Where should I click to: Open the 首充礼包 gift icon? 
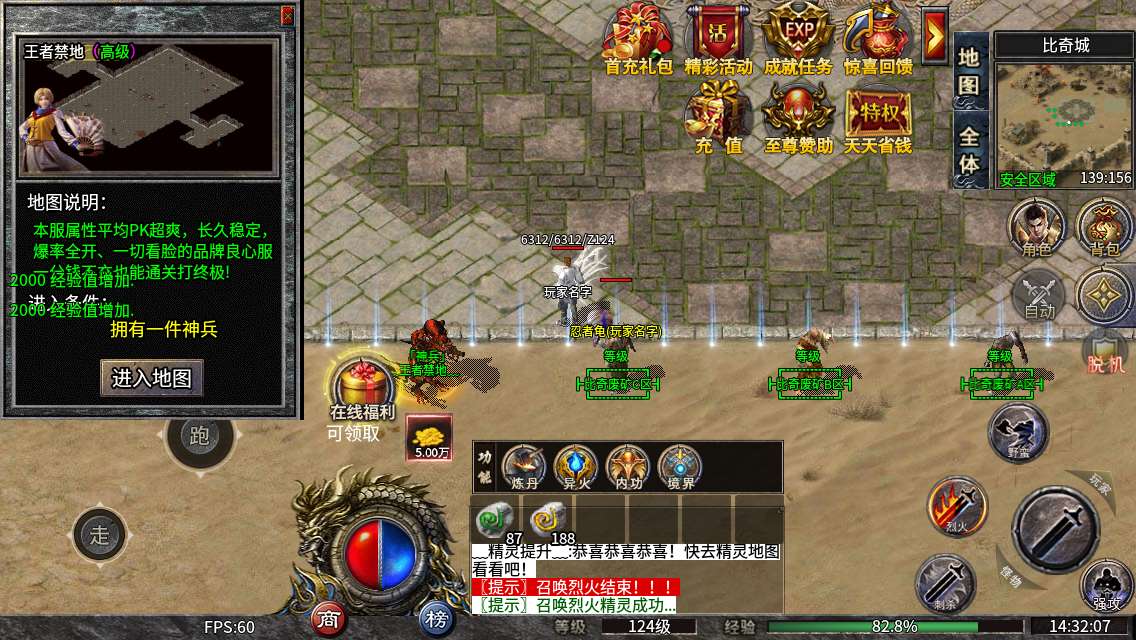[x=640, y=40]
